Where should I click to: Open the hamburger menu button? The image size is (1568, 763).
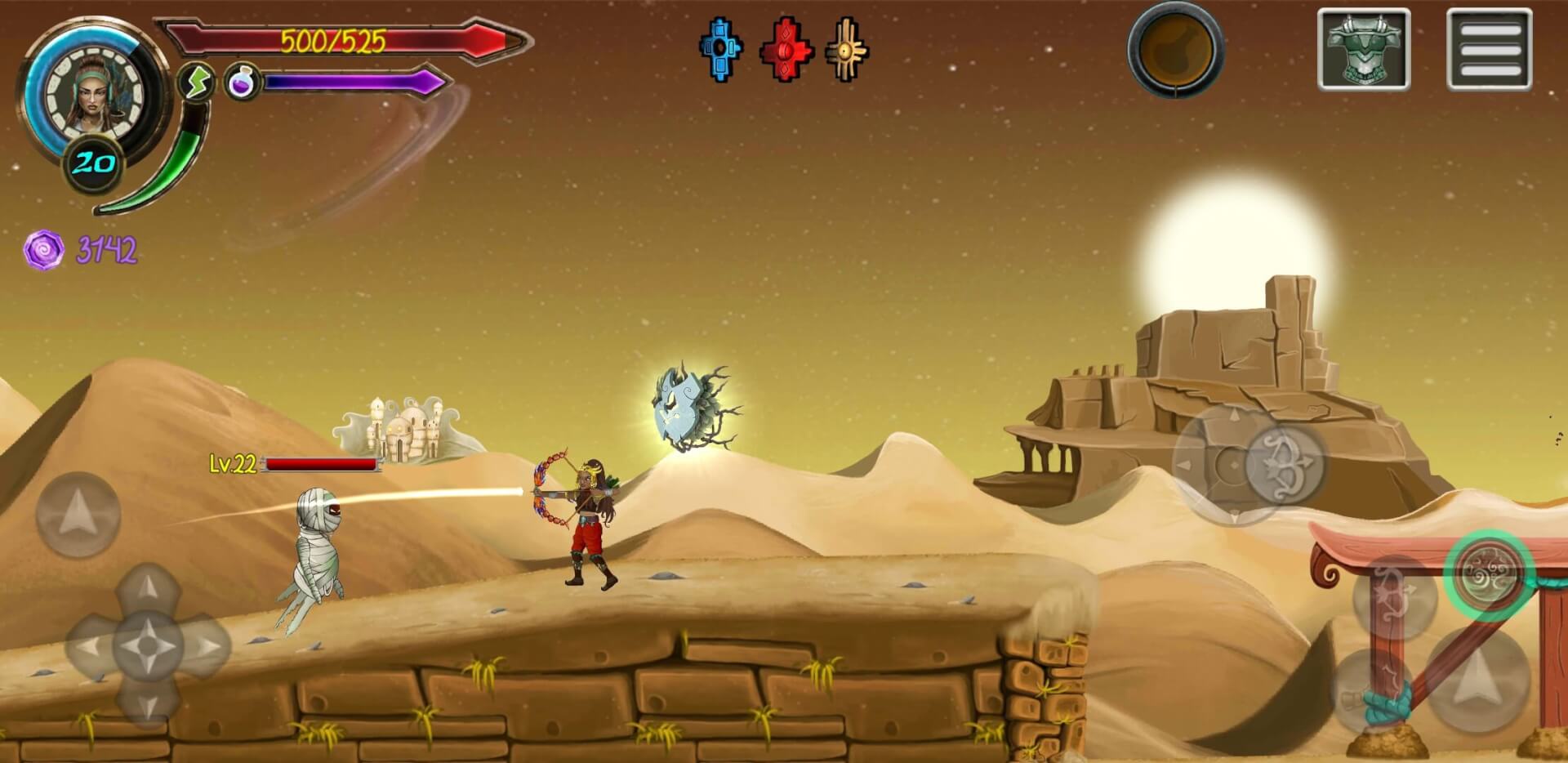[1489, 49]
